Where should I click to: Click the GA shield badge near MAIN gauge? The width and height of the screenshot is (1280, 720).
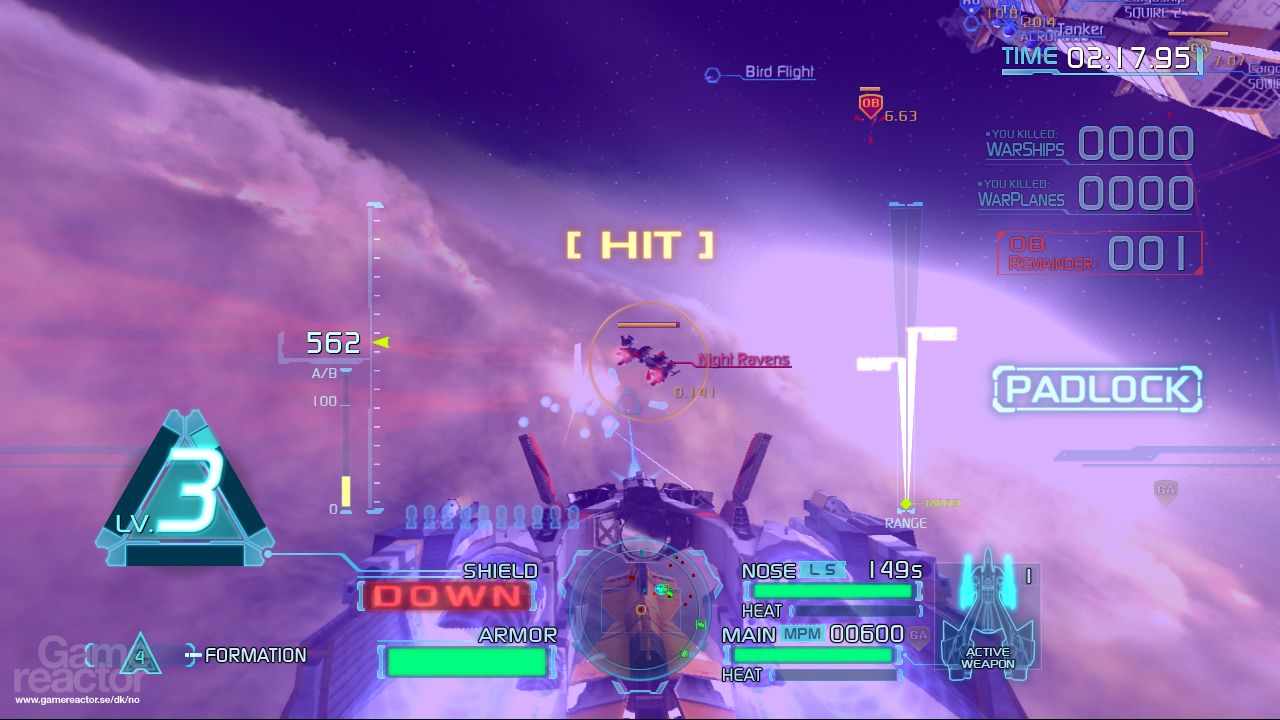point(917,635)
